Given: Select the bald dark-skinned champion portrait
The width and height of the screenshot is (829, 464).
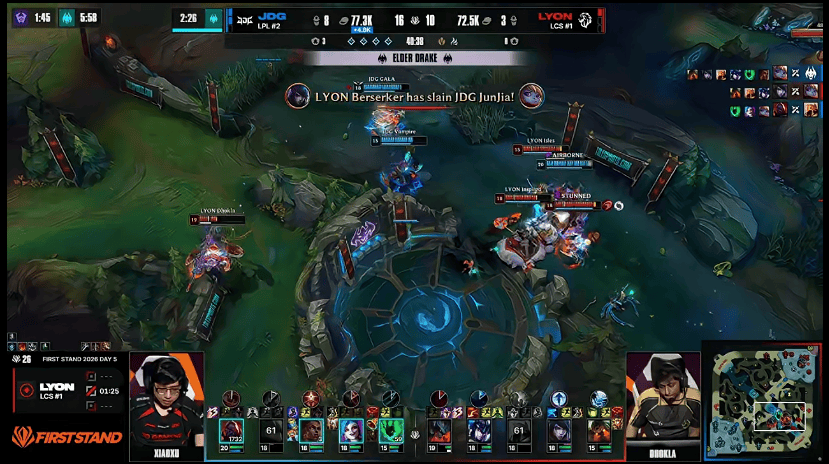Looking at the screenshot, I should pos(311,431).
